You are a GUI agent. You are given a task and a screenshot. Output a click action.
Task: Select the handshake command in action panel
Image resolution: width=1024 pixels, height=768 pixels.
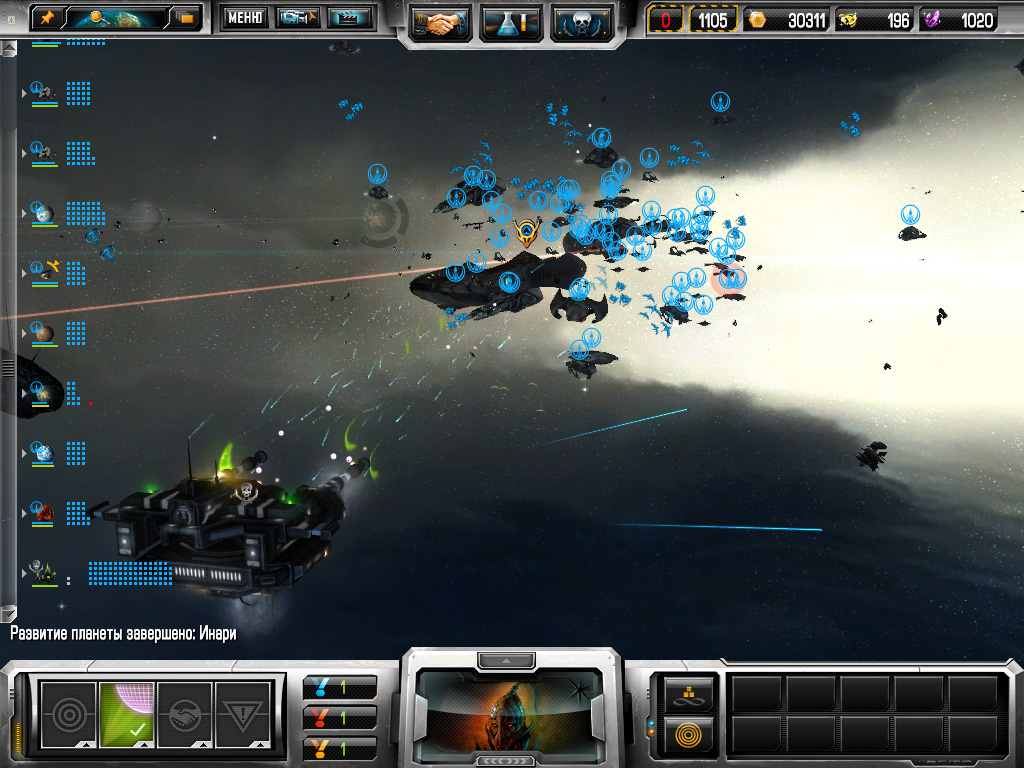(185, 714)
